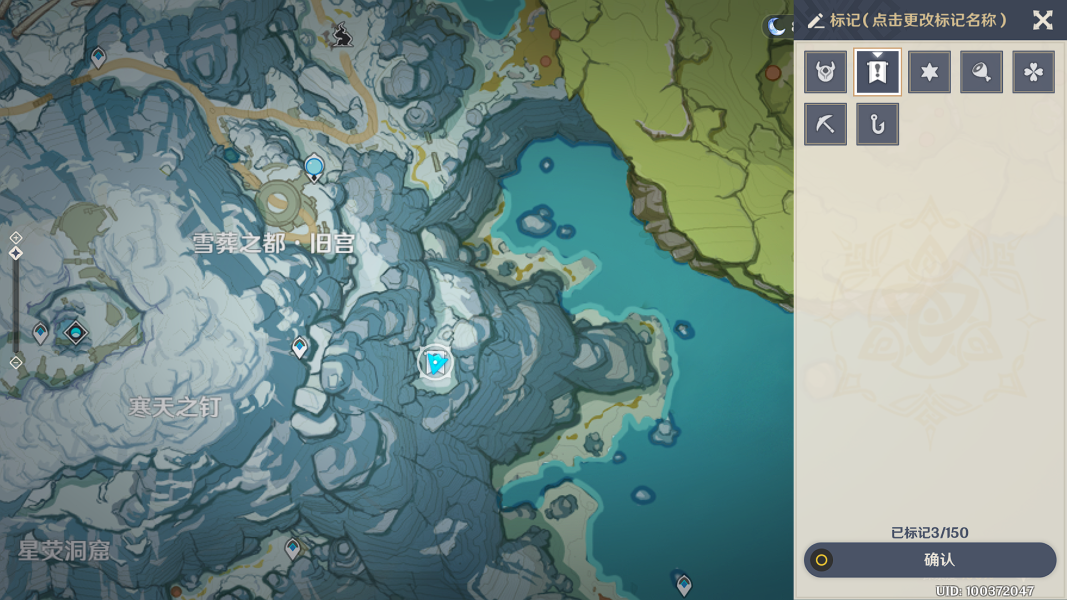Viewport: 1067px width, 600px height.
Task: Choose the four-leaf clover marker icon
Action: tap(1033, 72)
